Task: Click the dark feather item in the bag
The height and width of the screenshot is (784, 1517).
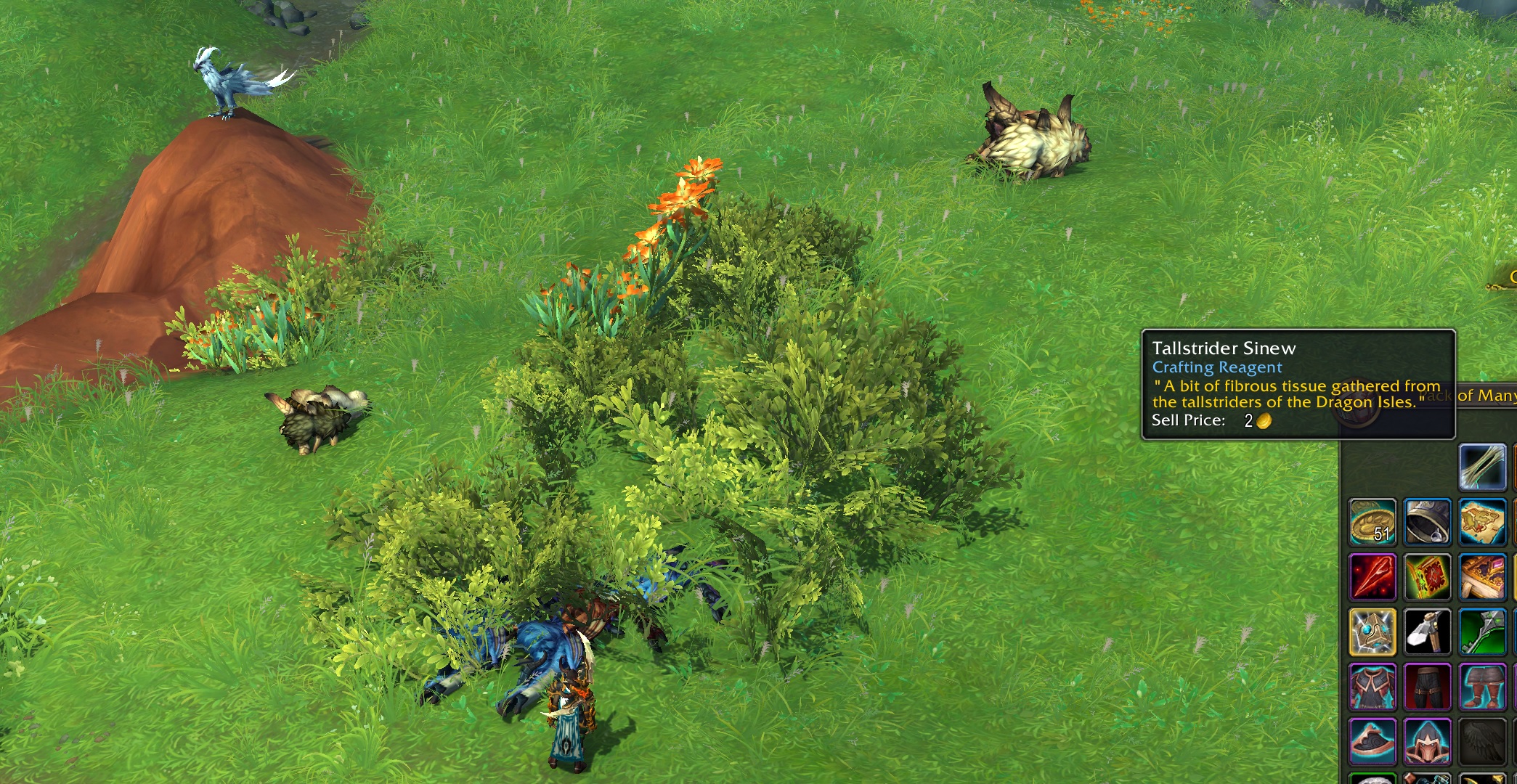Action: coord(1483,742)
